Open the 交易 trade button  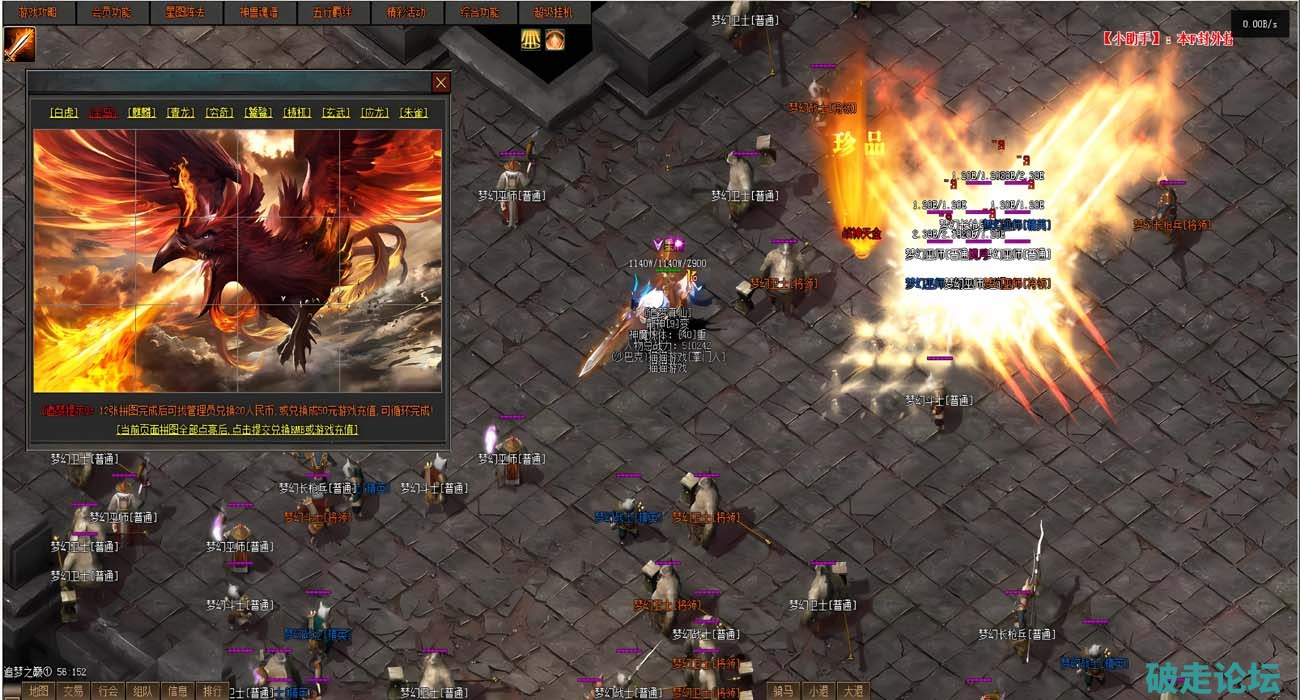73,691
